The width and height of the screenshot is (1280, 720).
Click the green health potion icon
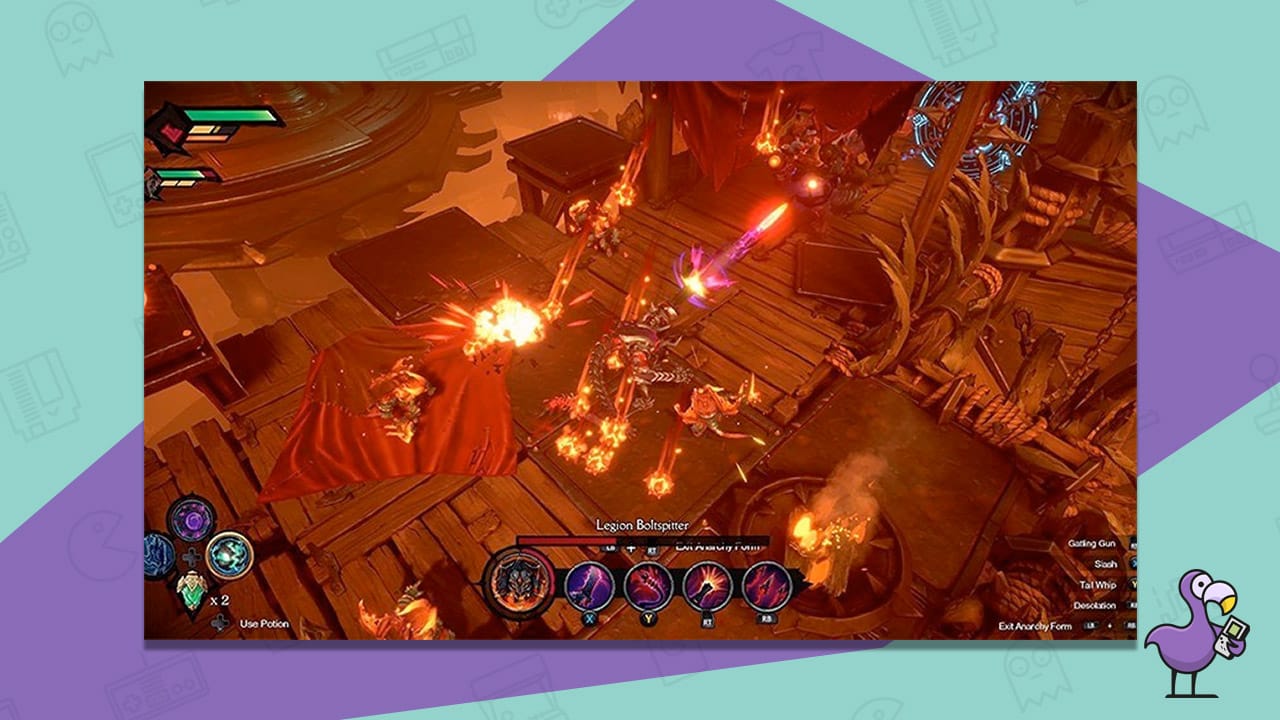point(192,590)
